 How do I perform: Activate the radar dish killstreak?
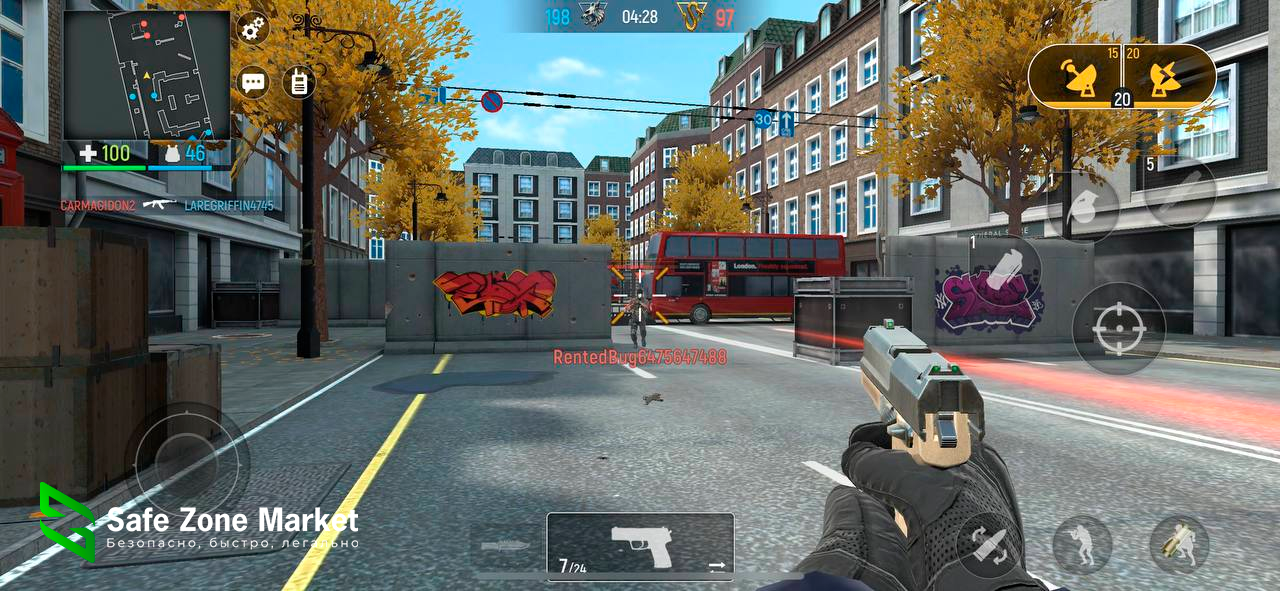coord(1082,78)
